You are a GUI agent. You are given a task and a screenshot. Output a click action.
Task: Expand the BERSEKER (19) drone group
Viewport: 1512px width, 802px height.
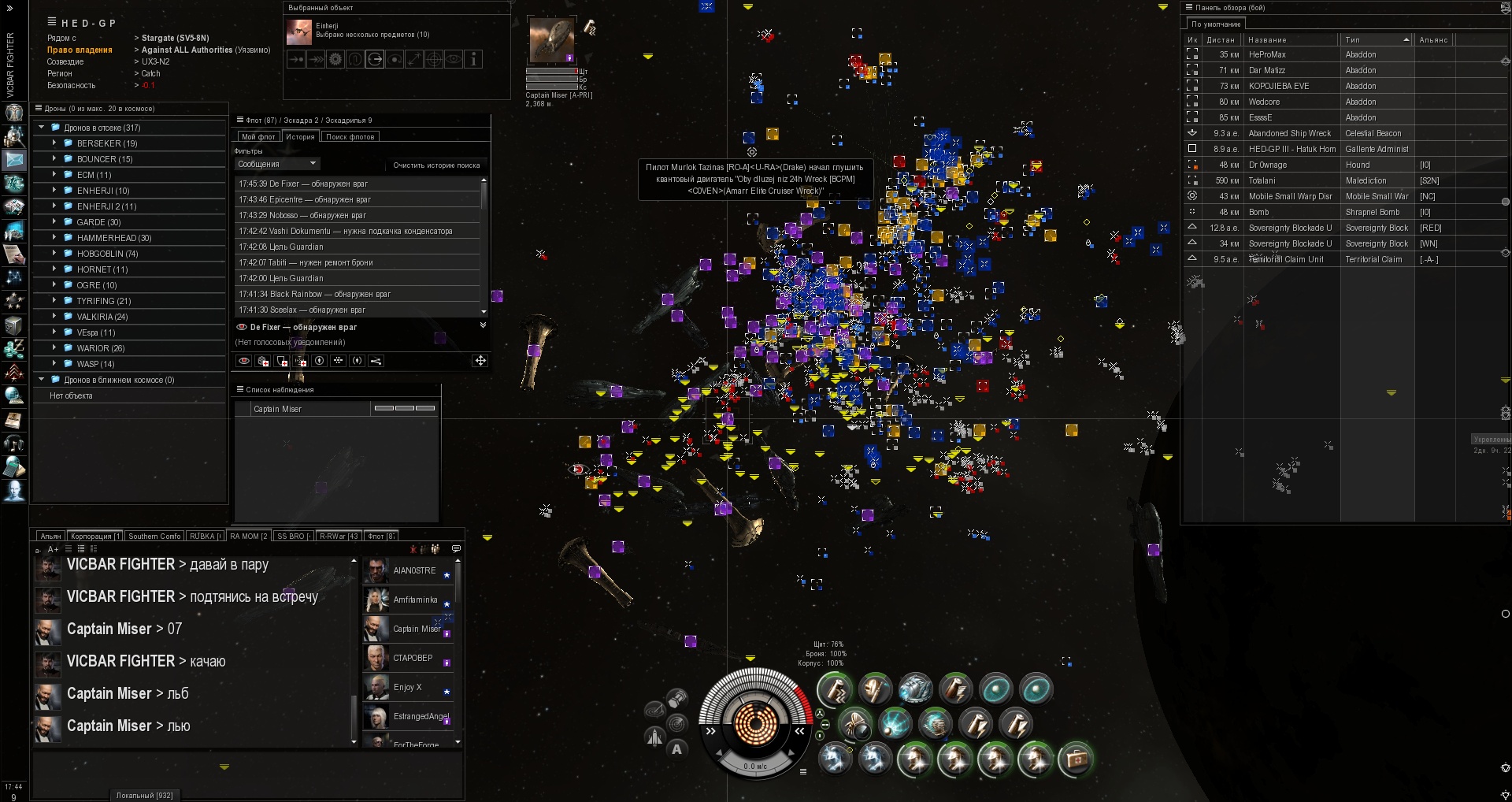click(x=54, y=143)
